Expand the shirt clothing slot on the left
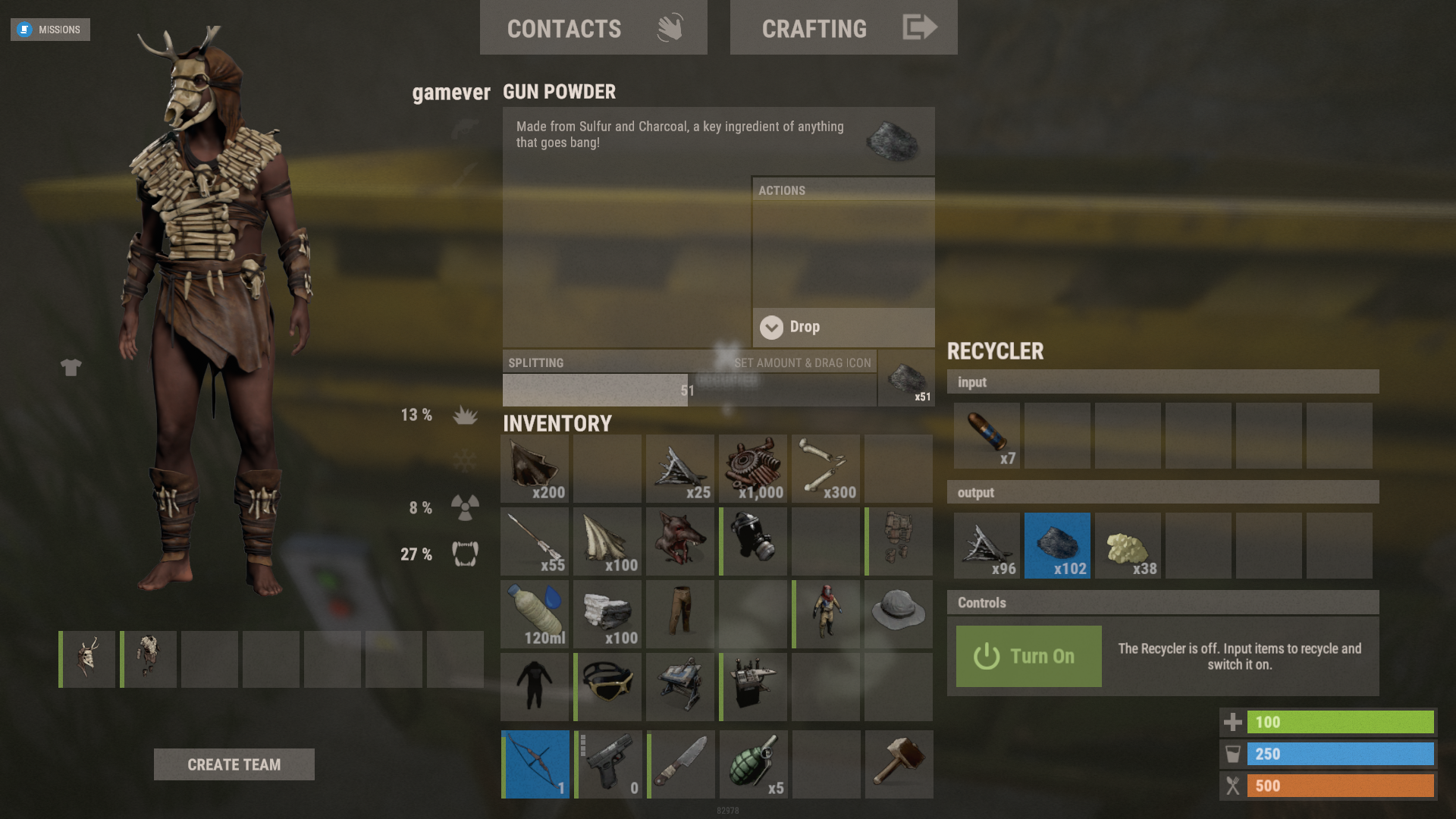Viewport: 1456px width, 819px height. tap(71, 367)
